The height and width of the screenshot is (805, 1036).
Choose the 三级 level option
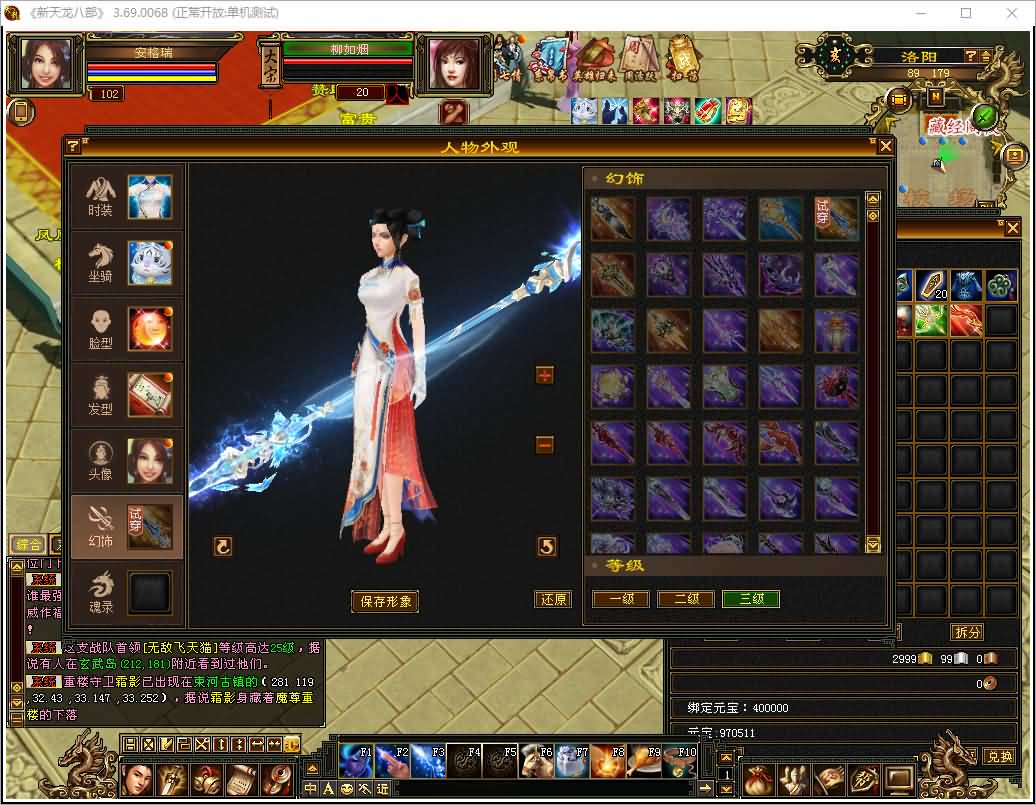click(751, 599)
